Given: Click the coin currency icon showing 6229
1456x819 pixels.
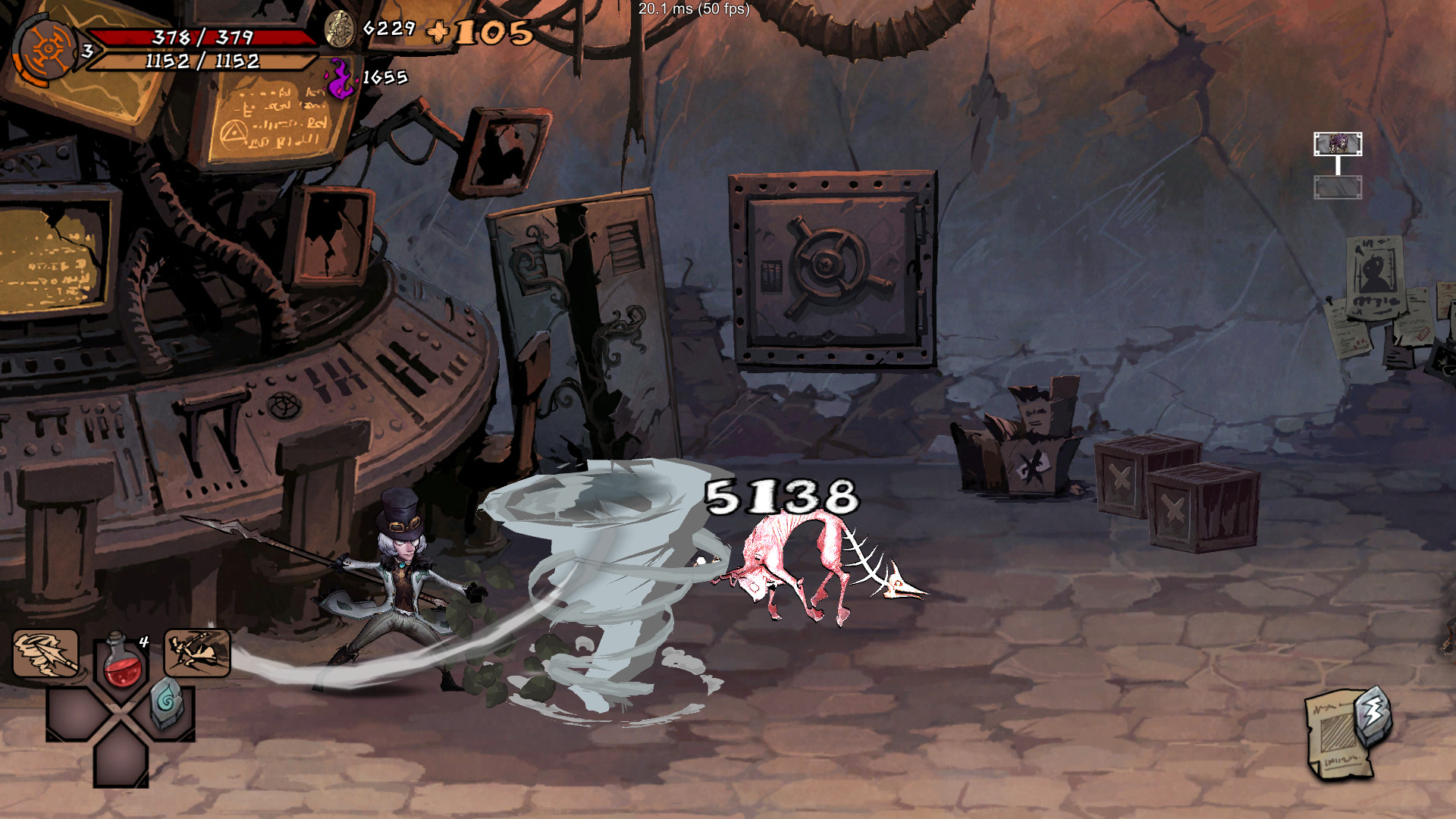Looking at the screenshot, I should (340, 30).
